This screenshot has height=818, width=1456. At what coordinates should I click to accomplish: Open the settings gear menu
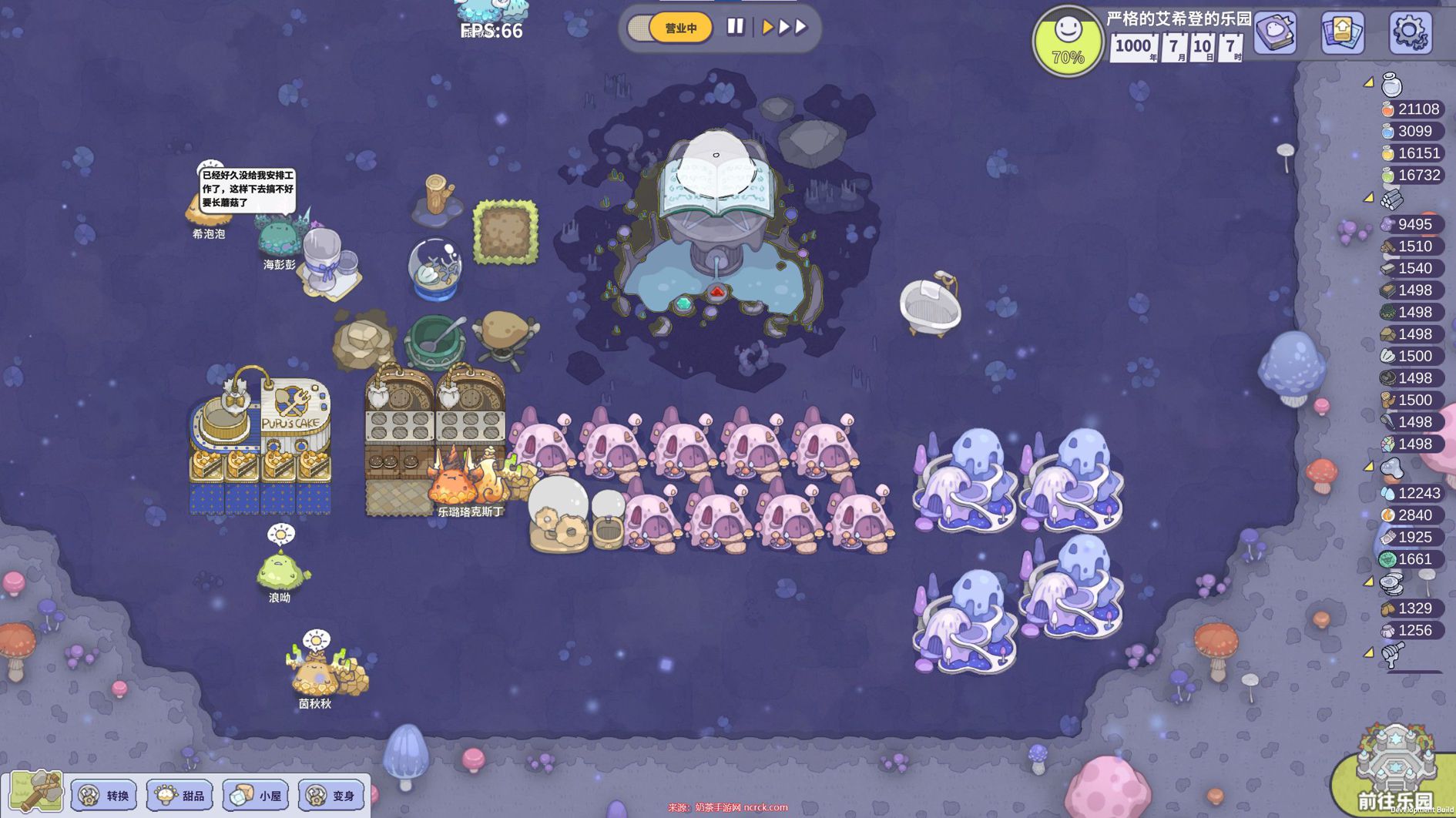coord(1410,32)
